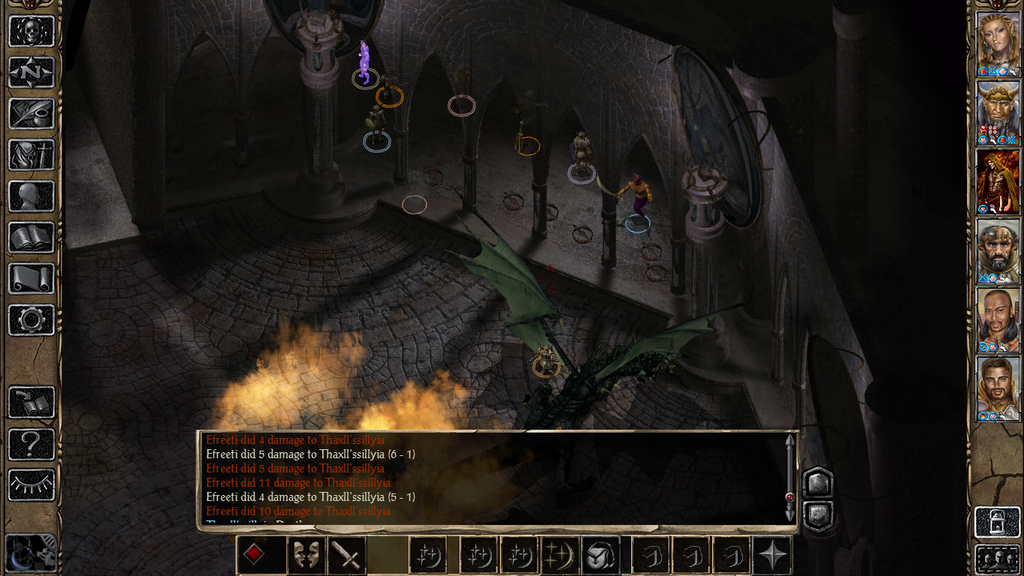
Task: Select the grey-bearded old man portrait
Action: pyautogui.click(x=997, y=249)
